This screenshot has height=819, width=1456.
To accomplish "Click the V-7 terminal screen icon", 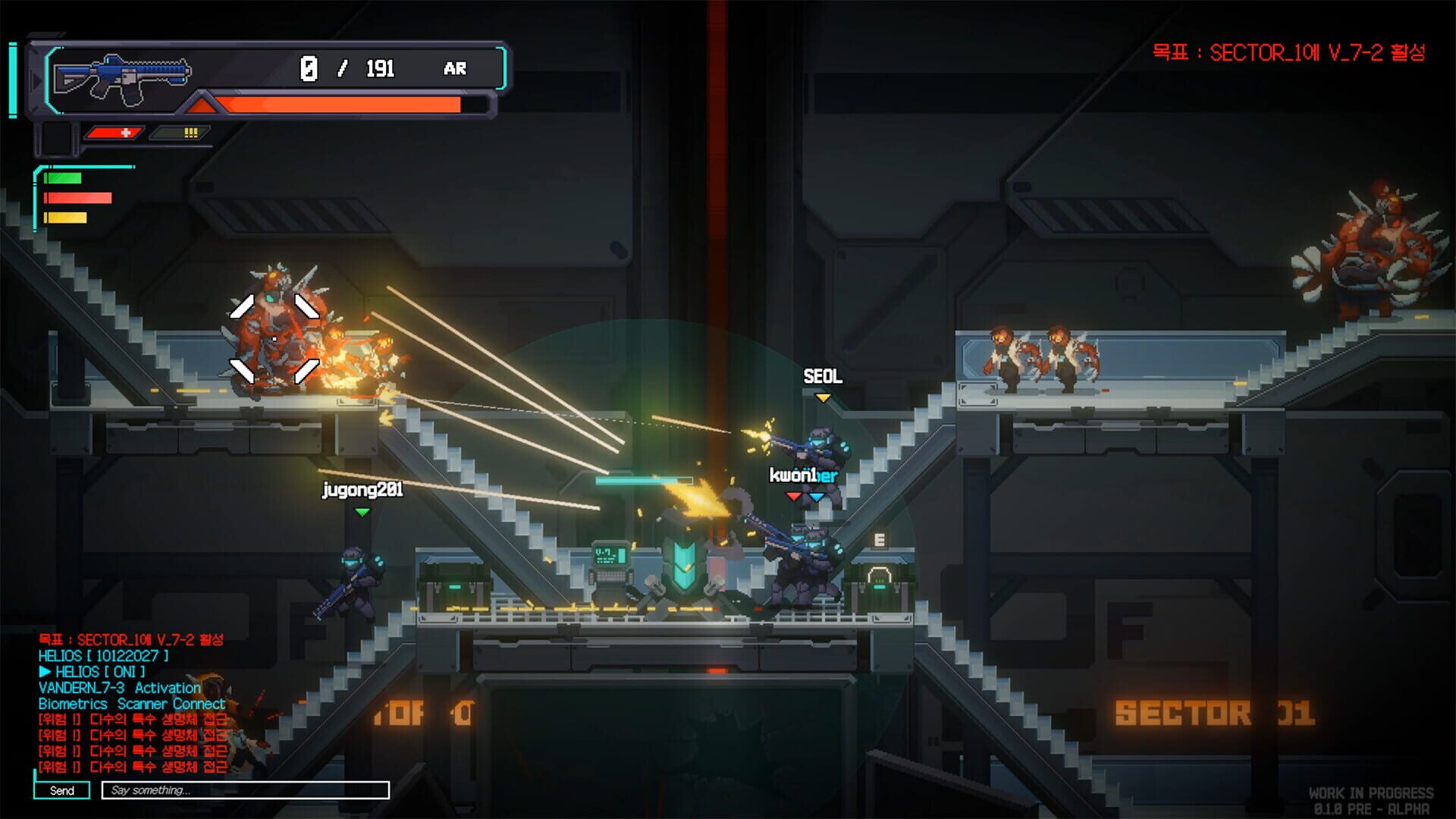I will (x=610, y=554).
